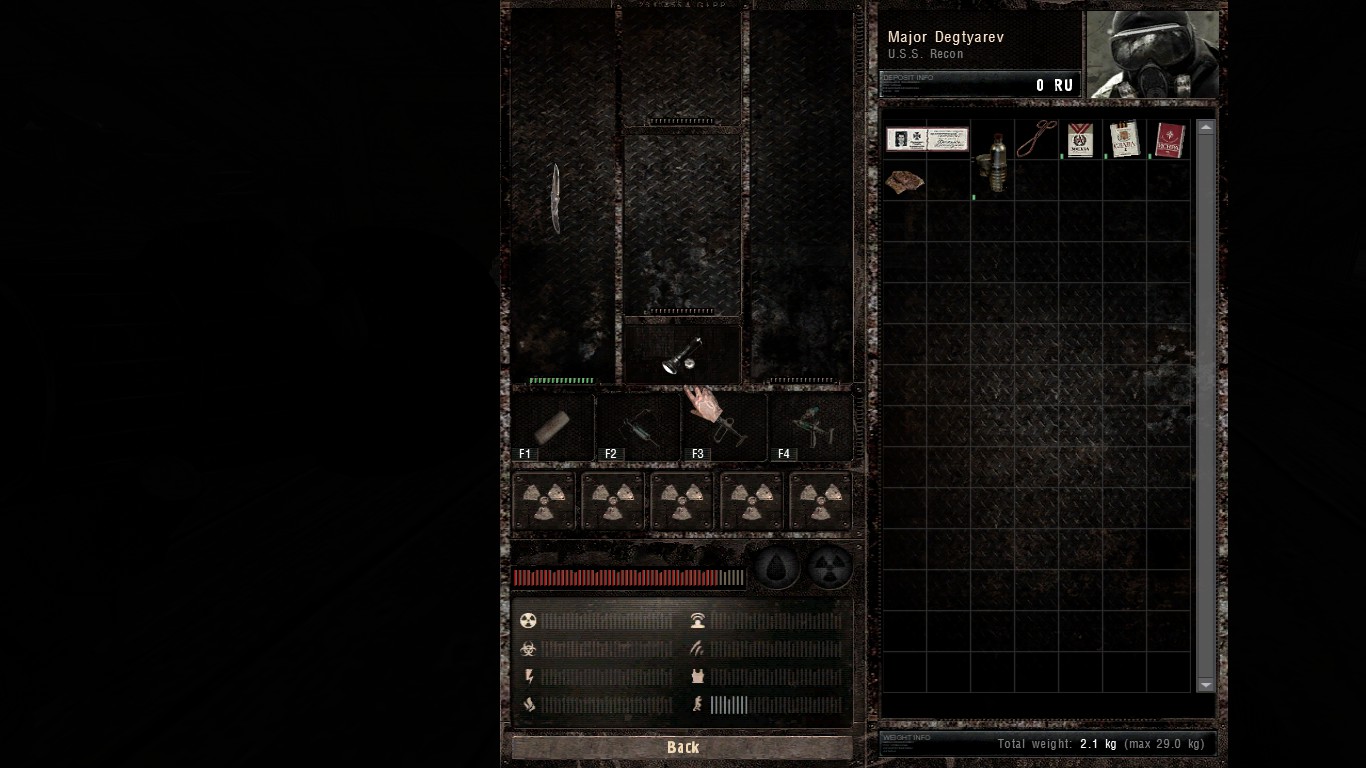Pick the red cigarette pack
The width and height of the screenshot is (1366, 768).
coord(1169,139)
